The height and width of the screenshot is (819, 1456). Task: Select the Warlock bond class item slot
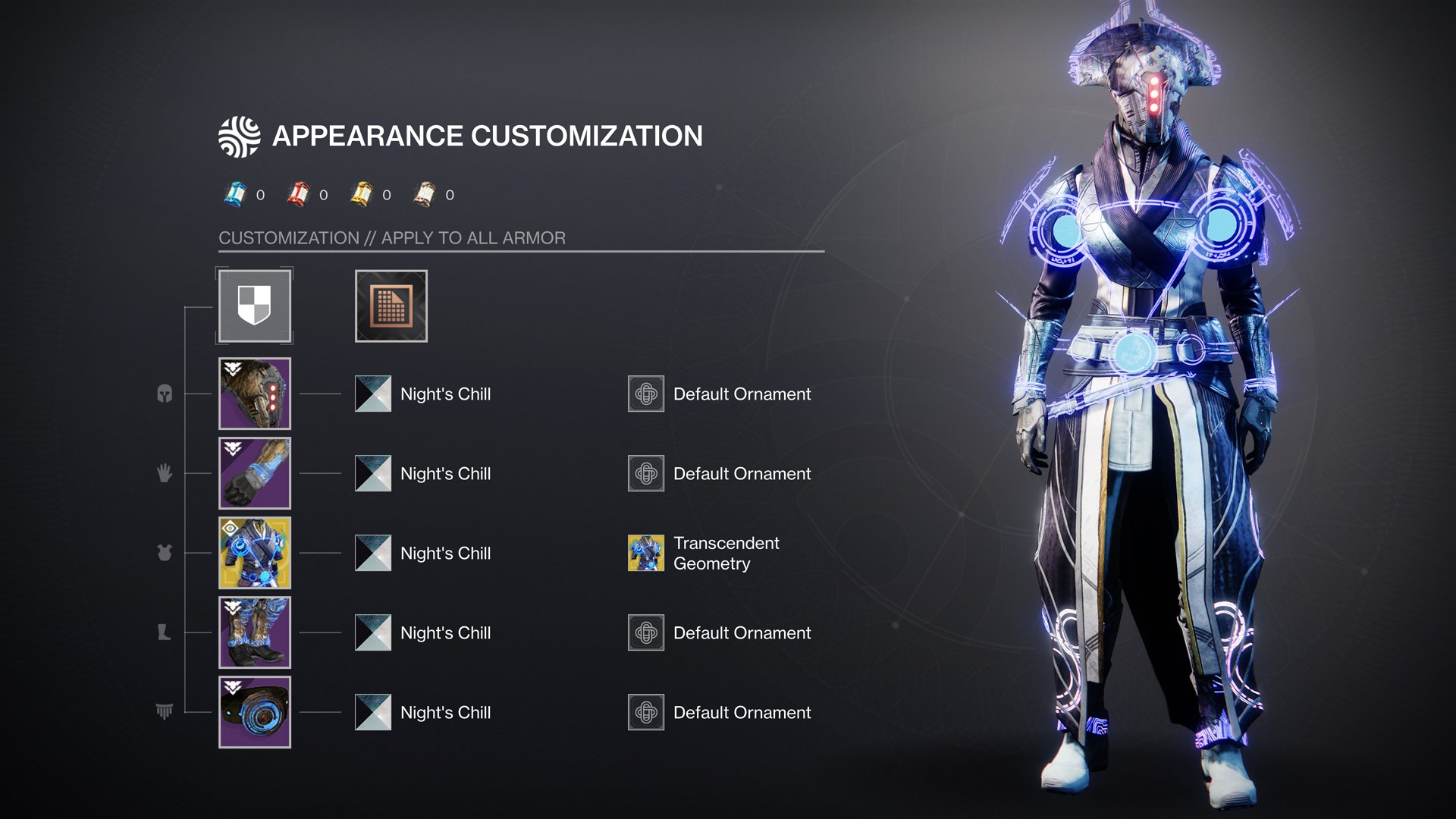point(254,712)
